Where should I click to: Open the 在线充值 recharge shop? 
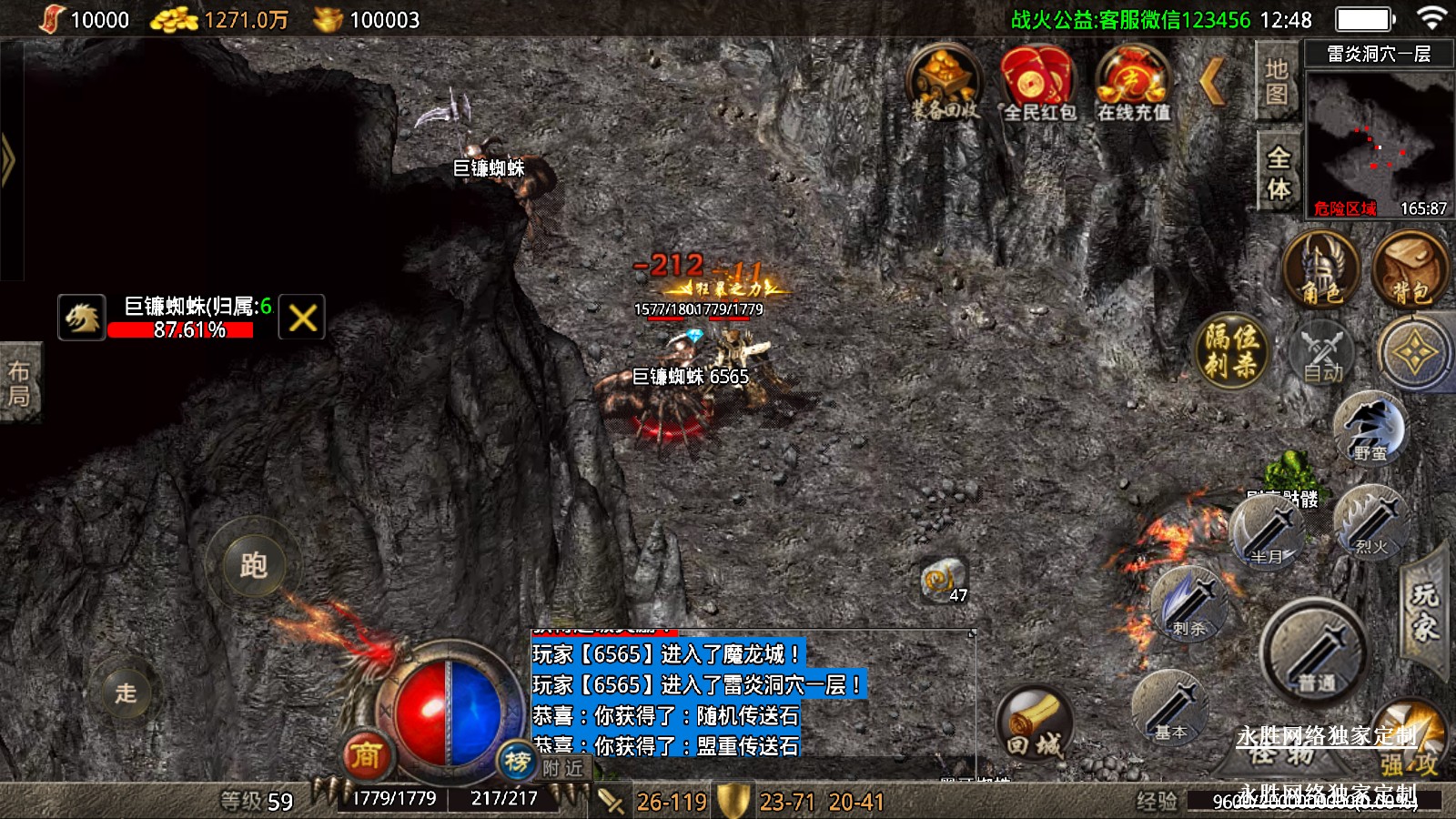tap(1132, 83)
